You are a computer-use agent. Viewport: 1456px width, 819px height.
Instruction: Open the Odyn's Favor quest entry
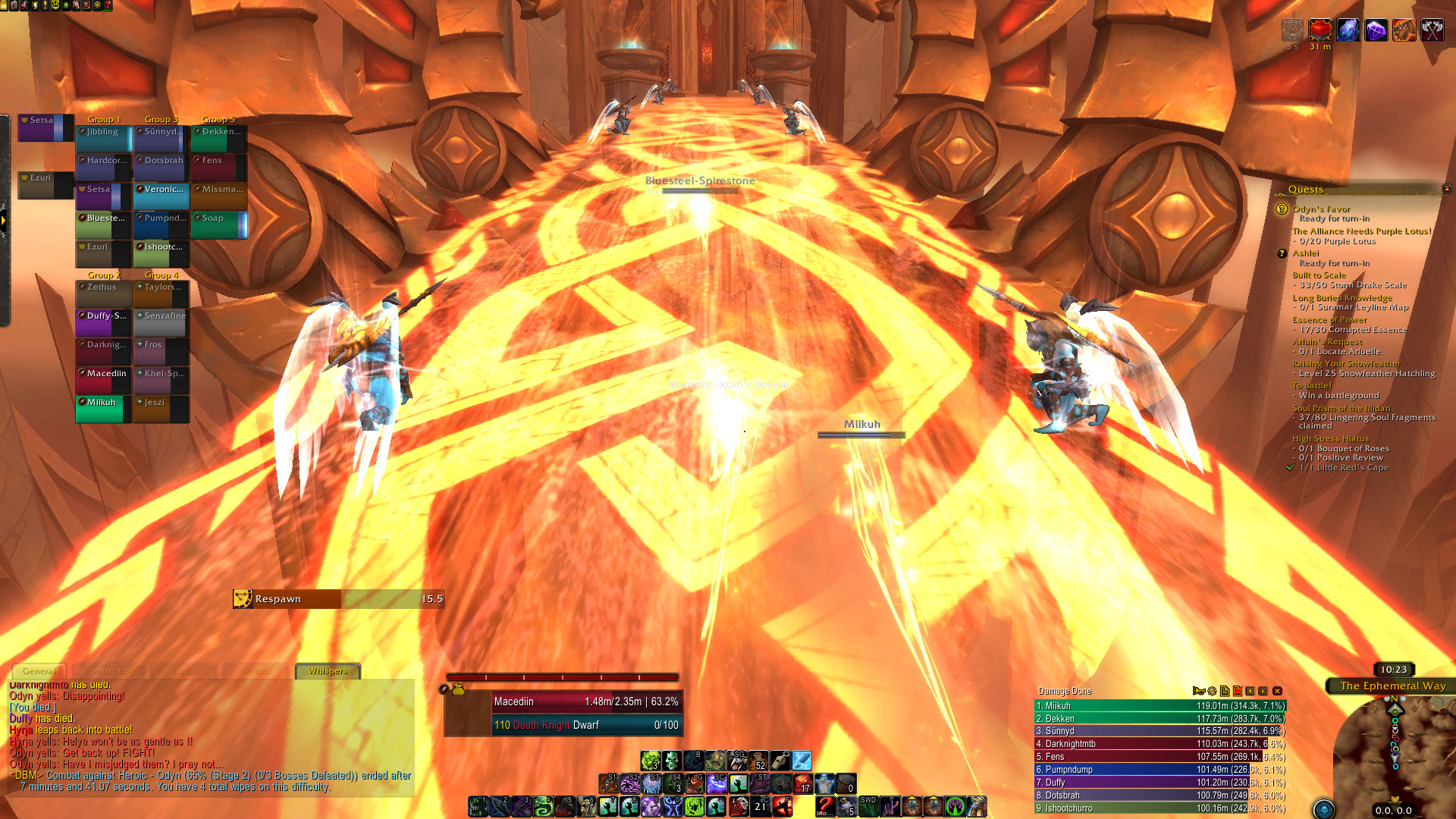[x=1321, y=209]
